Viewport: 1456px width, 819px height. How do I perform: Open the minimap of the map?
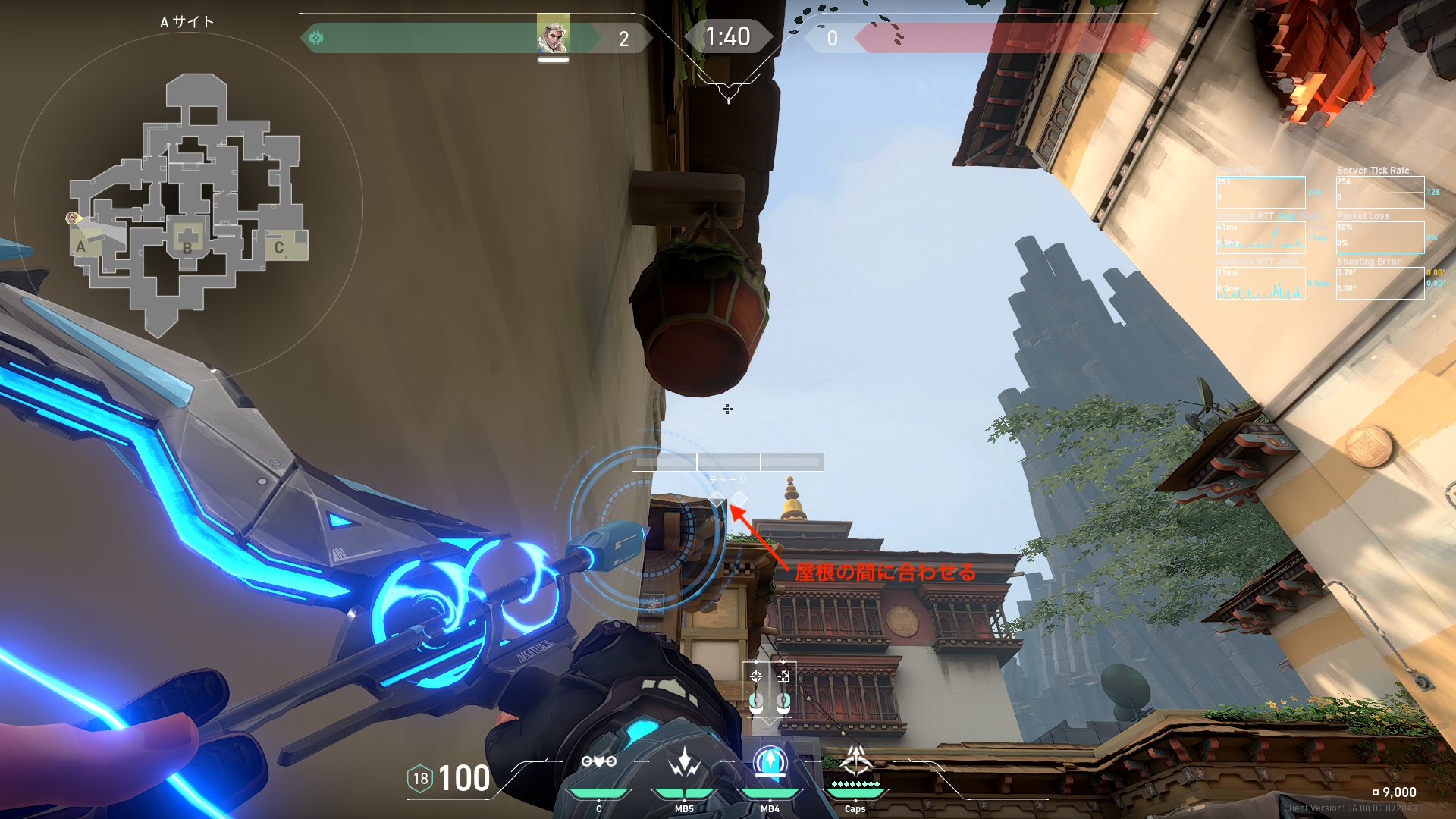[x=190, y=205]
